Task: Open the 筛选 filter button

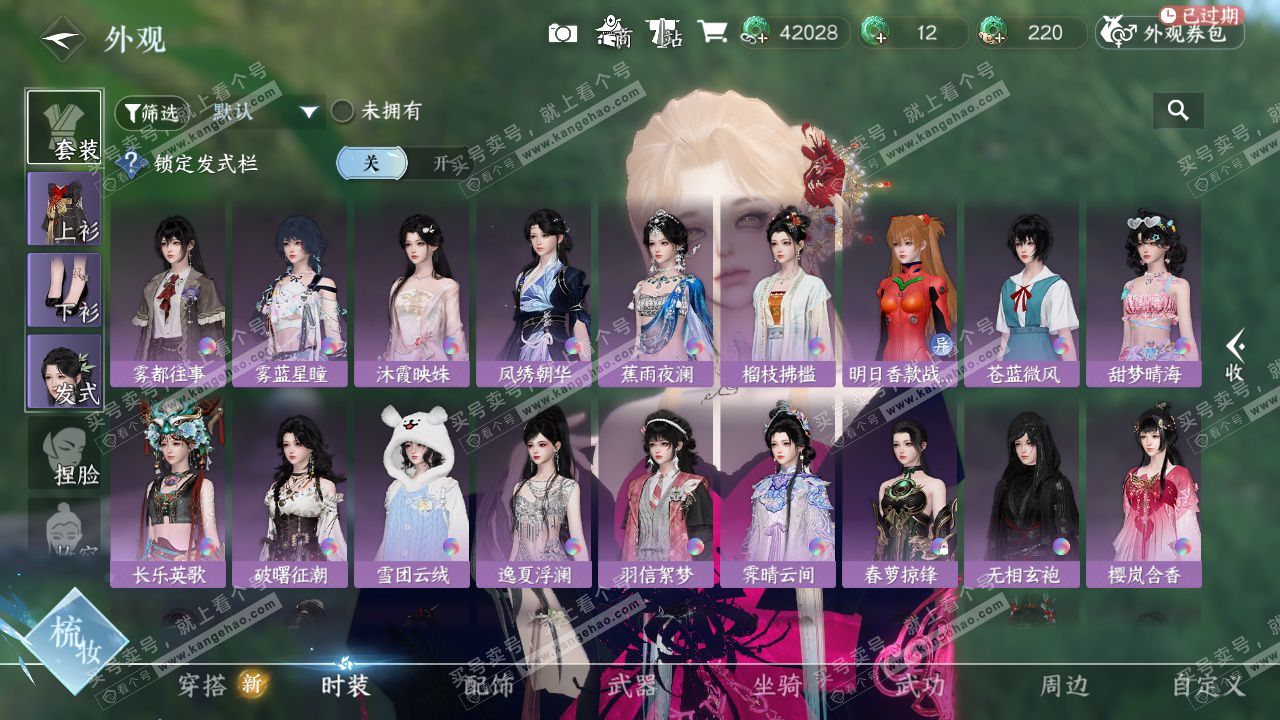Action: [151, 113]
